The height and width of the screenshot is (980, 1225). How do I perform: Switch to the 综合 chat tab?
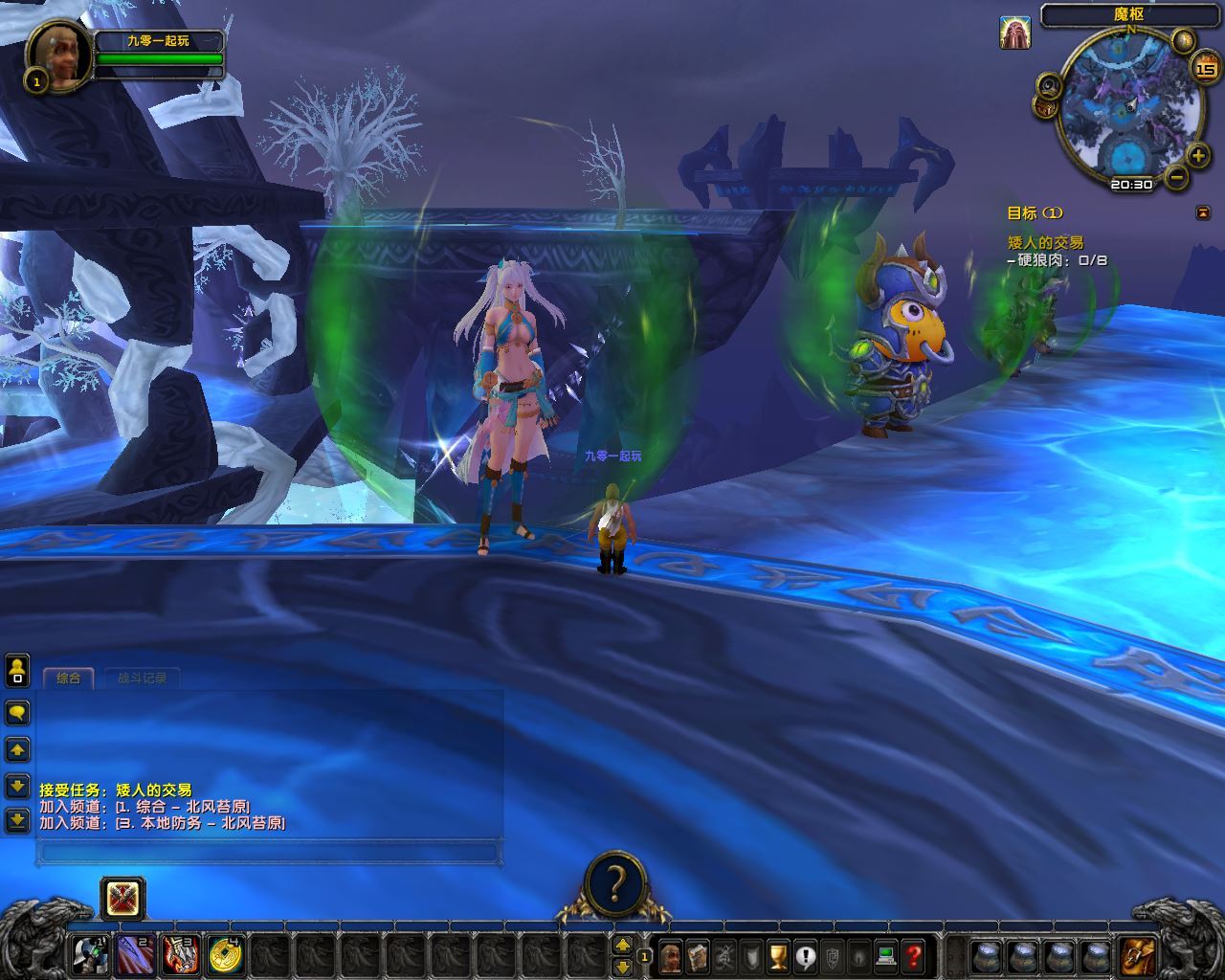[68, 679]
